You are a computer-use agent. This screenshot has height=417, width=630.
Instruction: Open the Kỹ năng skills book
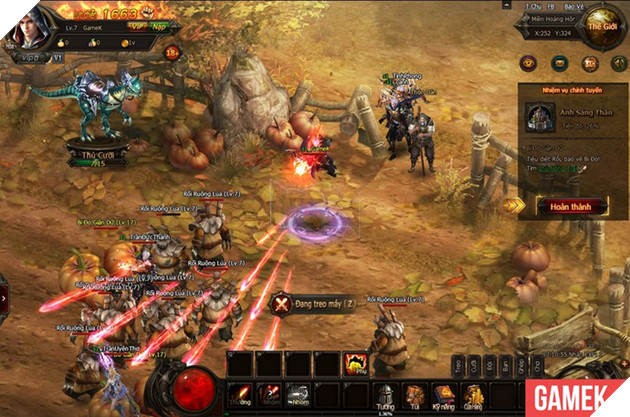[x=441, y=389]
